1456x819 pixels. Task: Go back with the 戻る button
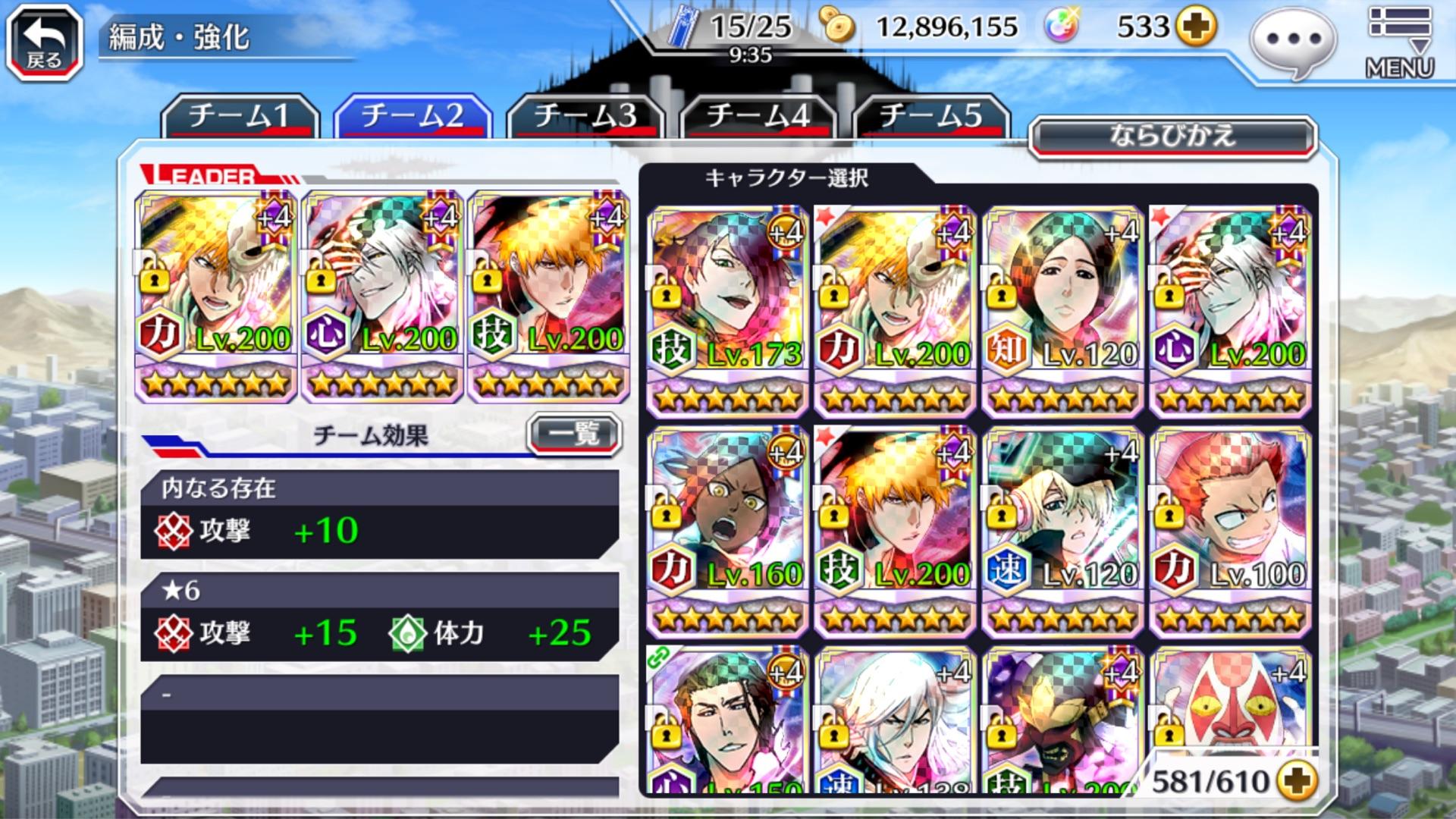click(44, 42)
